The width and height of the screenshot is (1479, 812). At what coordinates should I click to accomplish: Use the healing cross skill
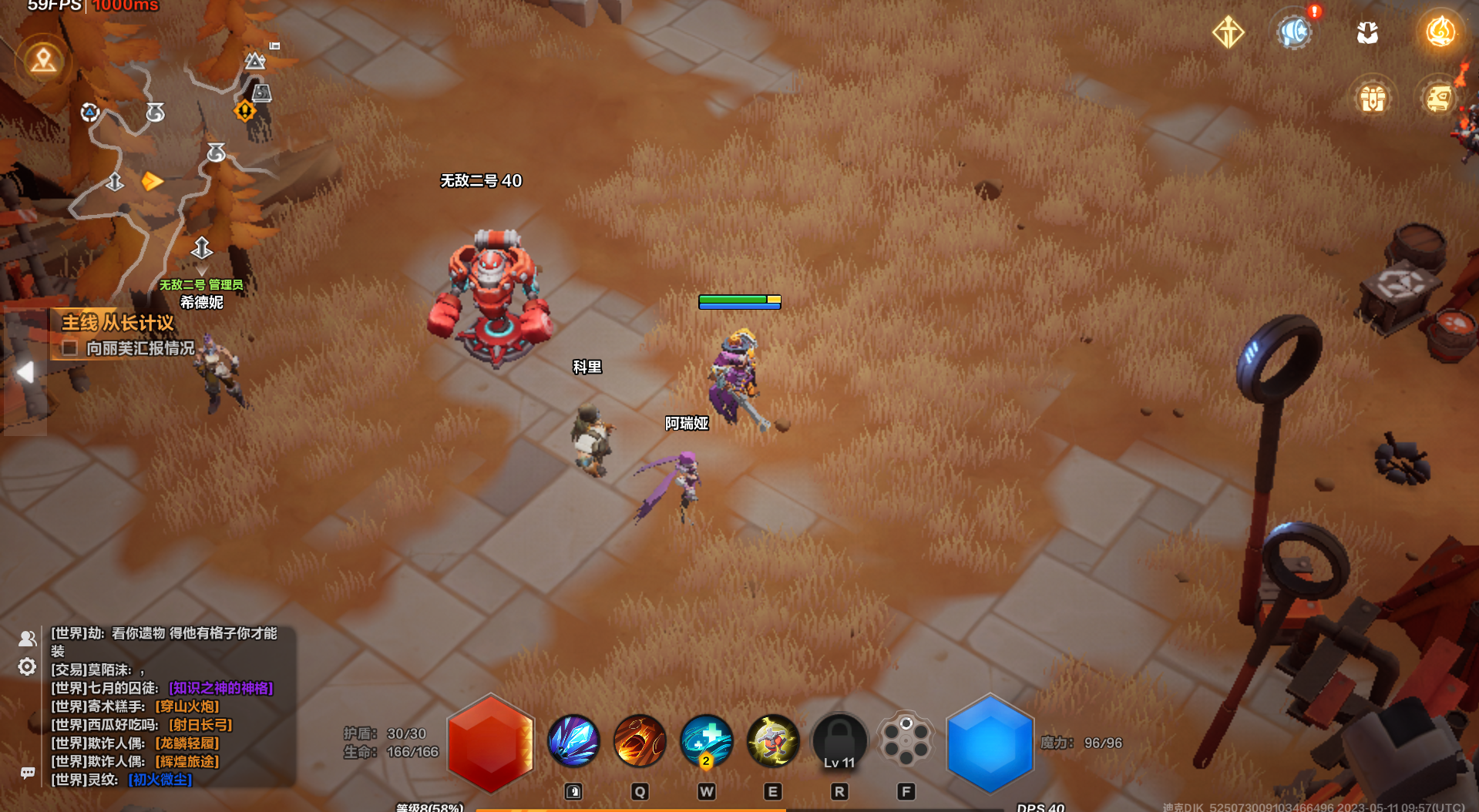[706, 741]
